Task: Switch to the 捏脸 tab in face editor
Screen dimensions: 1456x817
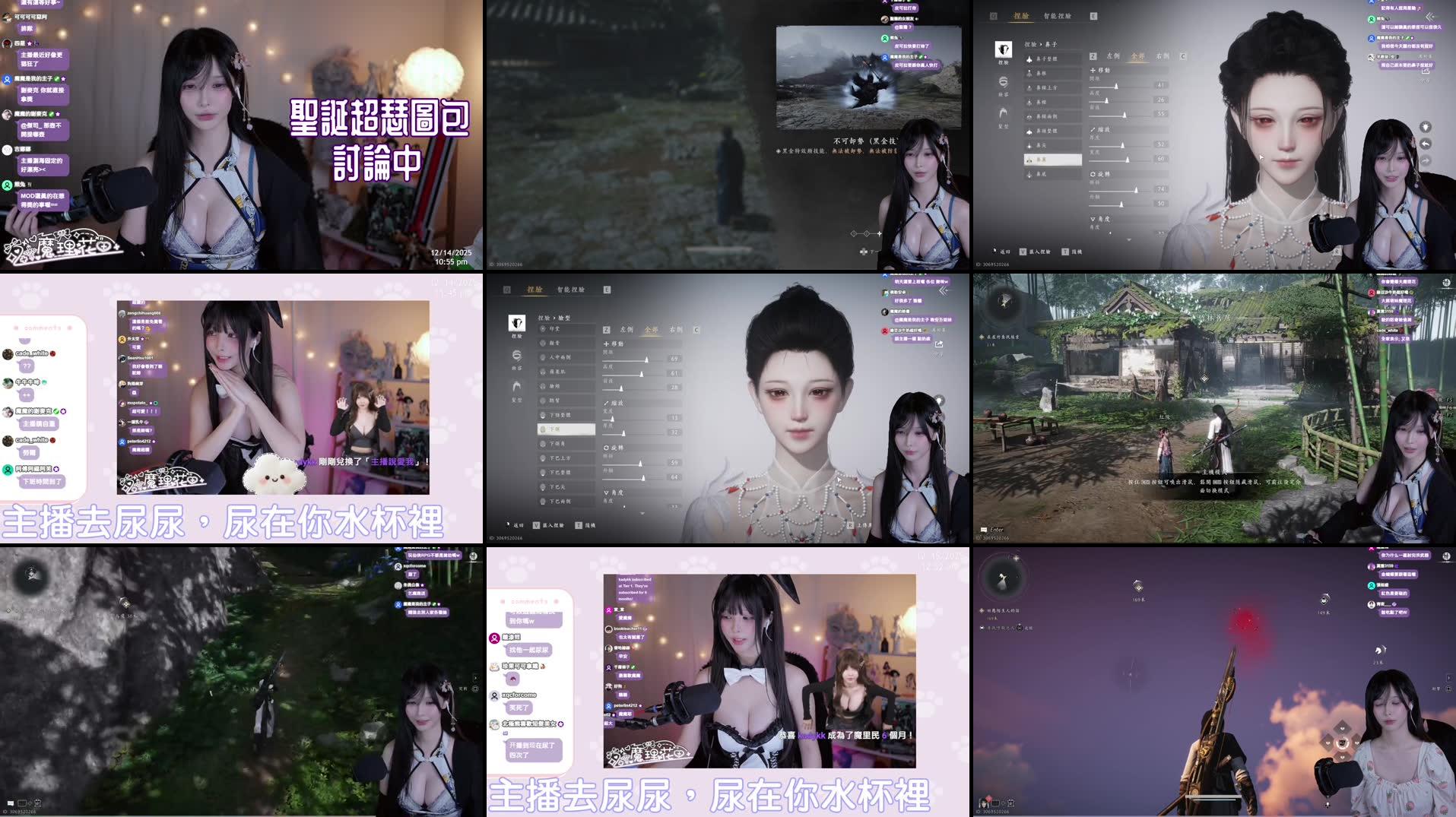Action: pos(1021,16)
